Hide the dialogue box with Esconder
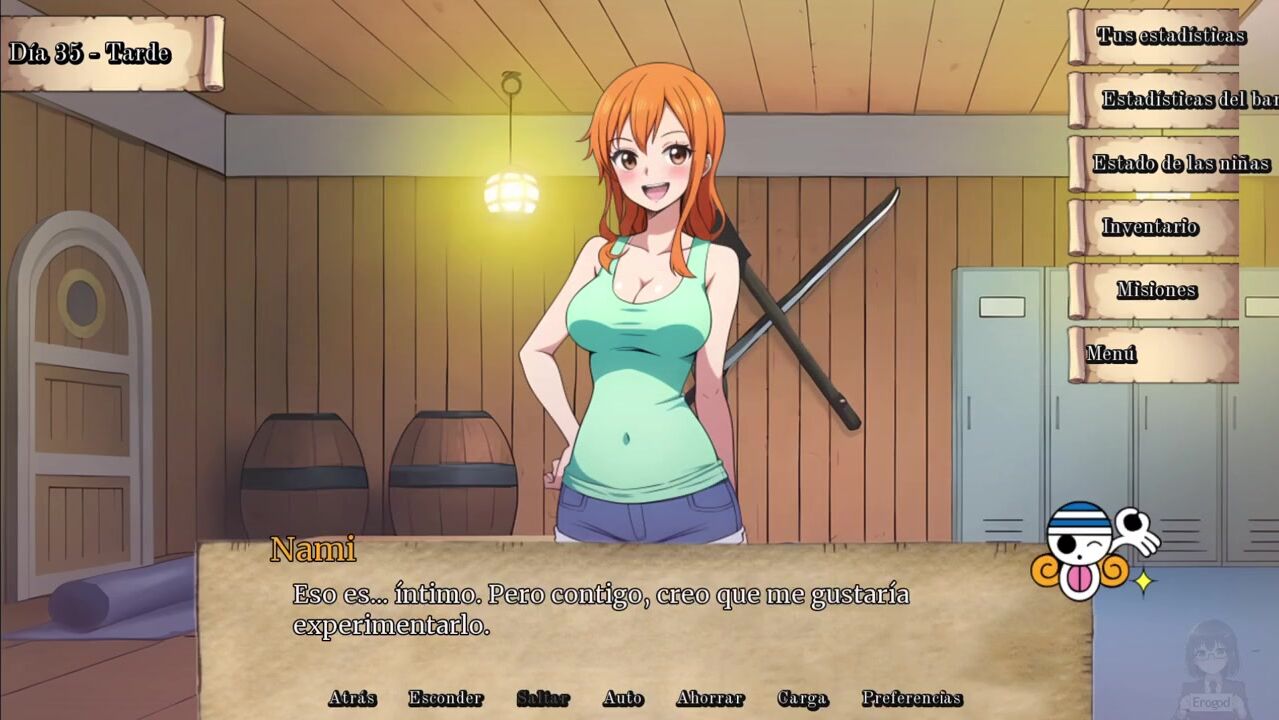The image size is (1279, 720). coord(445,698)
